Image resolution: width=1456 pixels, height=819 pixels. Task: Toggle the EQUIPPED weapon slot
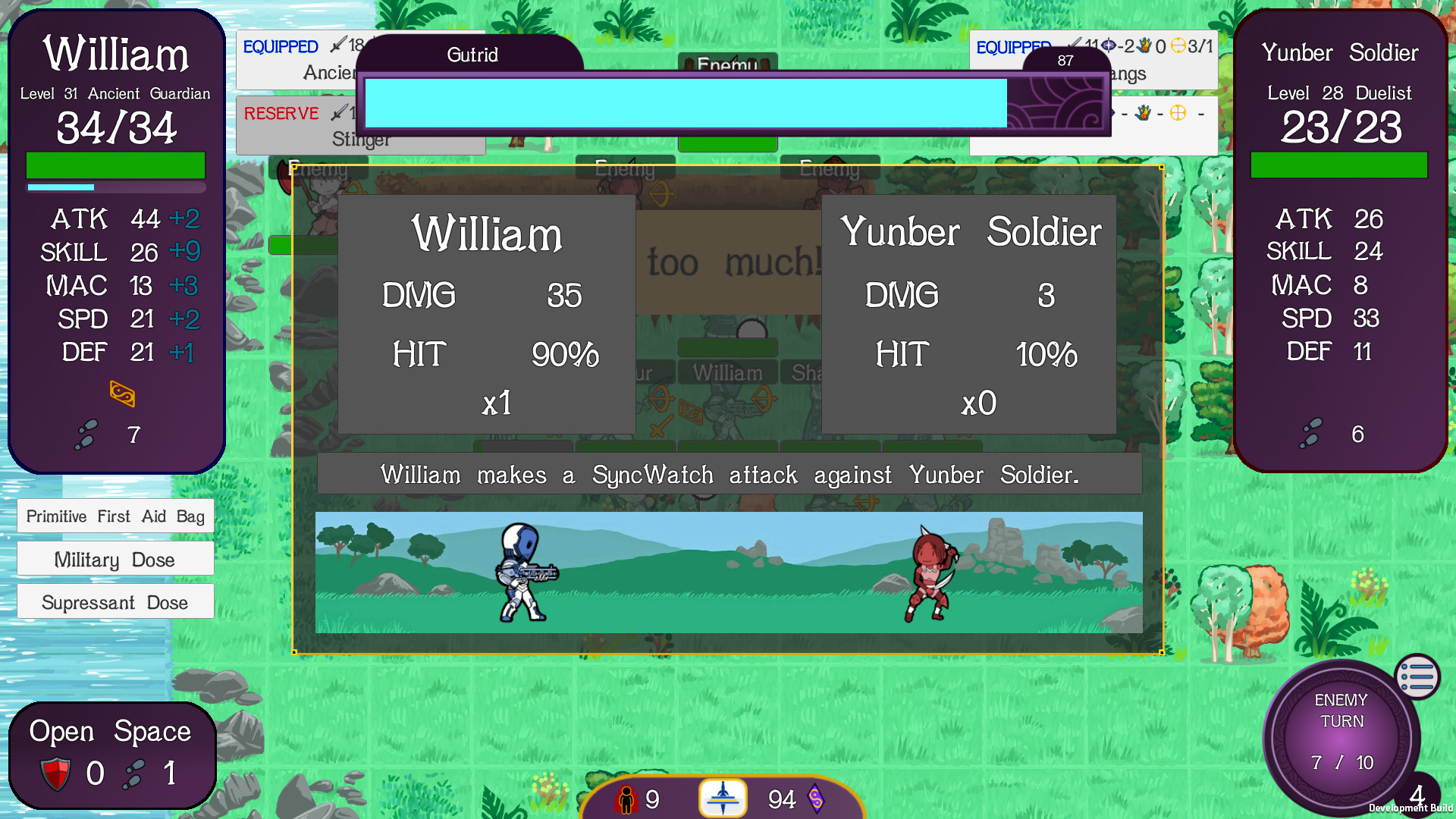click(x=280, y=46)
